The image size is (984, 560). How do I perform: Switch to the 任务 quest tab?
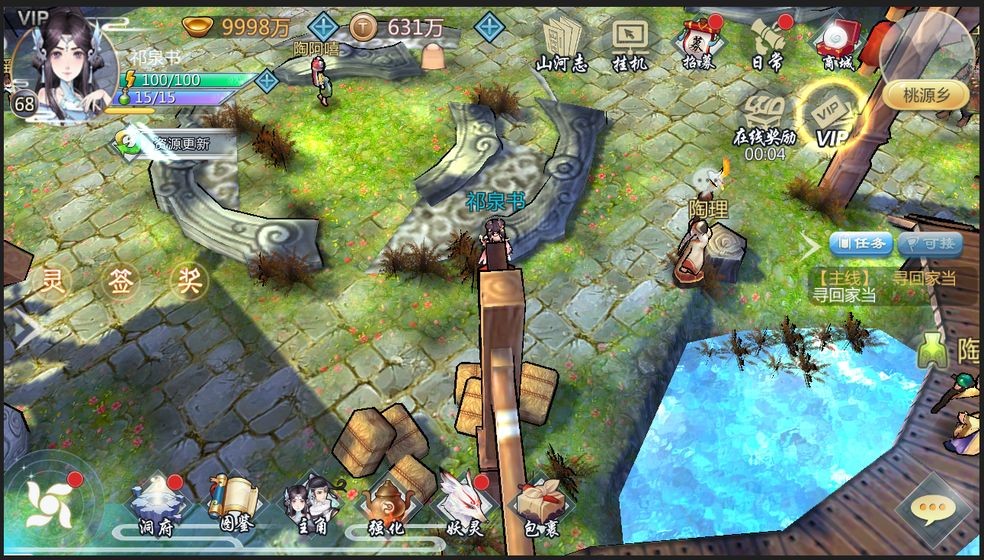click(x=861, y=243)
